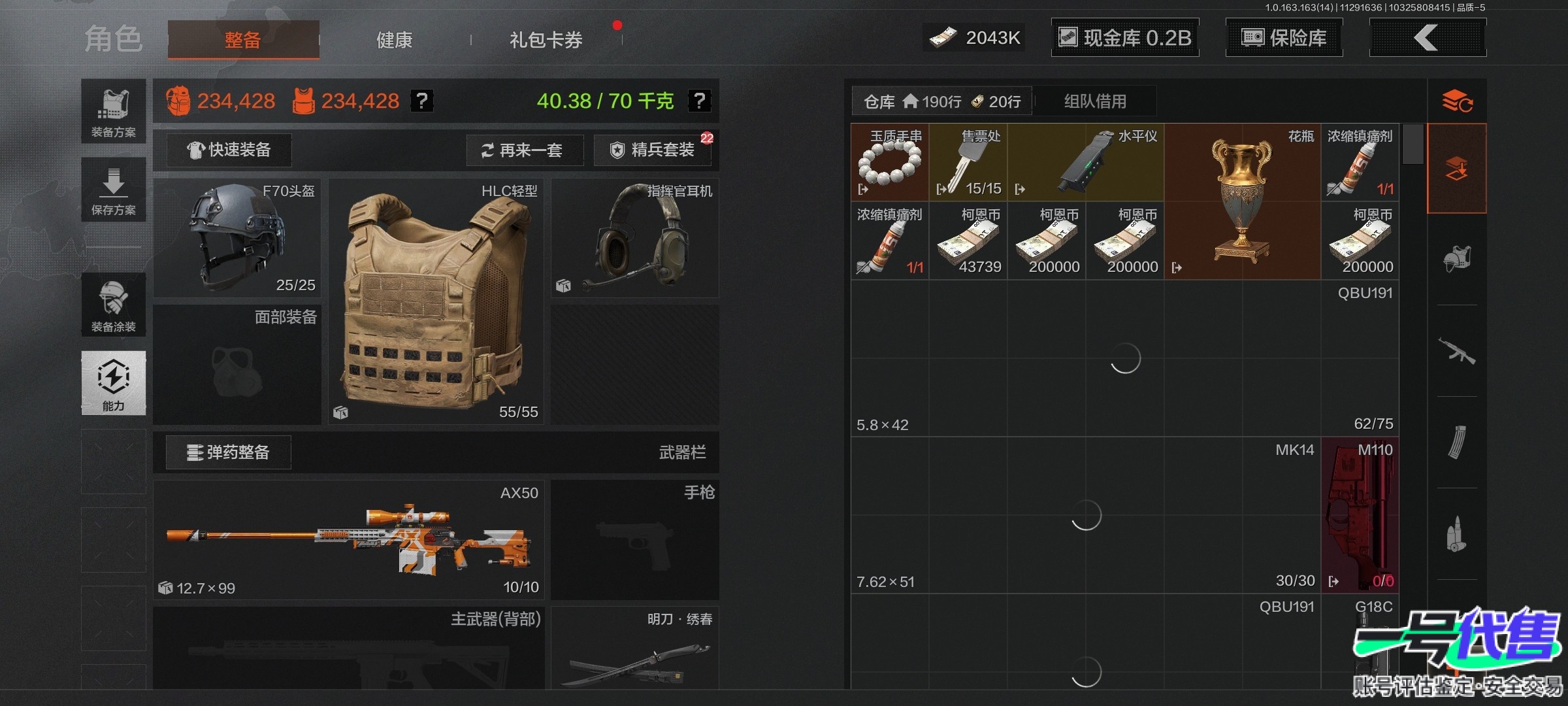The height and width of the screenshot is (706, 1568).
Task: Open 装备涂装 equipment skins
Action: 113,305
